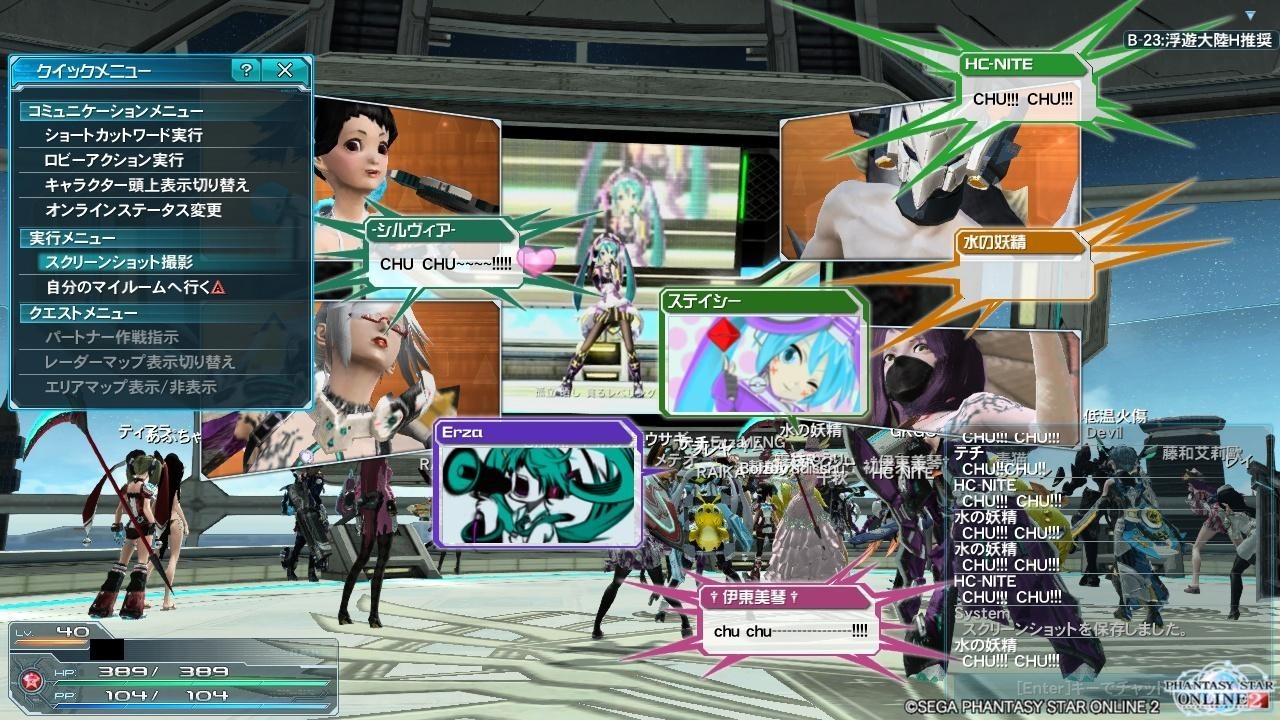The width and height of the screenshot is (1280, 720).
Task: Open オンラインステータス変更 entry
Action: [x=133, y=210]
